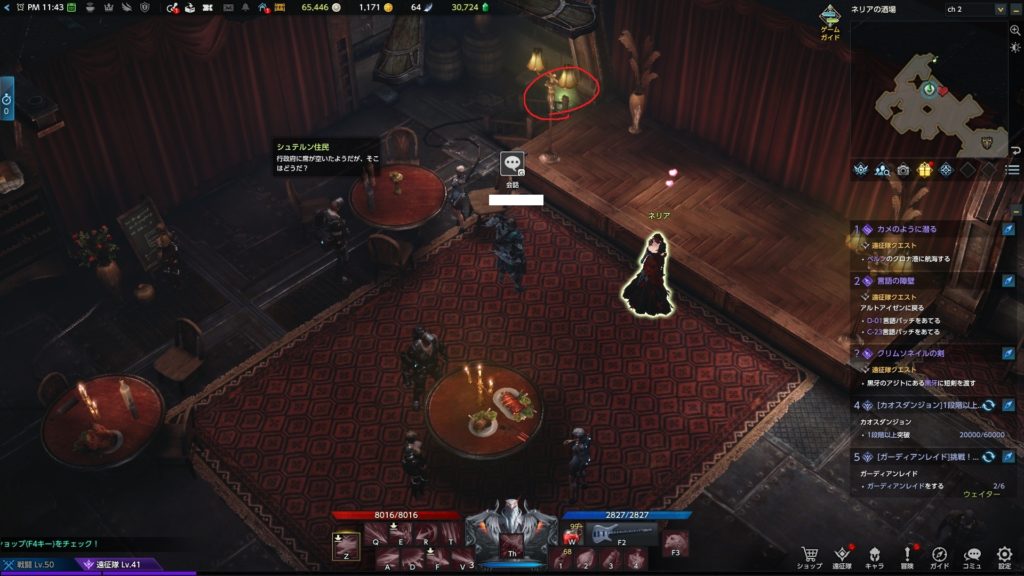Image resolution: width=1024 pixels, height=576 pixels.
Task: Open the 設定 settings gear
Action: click(1004, 555)
